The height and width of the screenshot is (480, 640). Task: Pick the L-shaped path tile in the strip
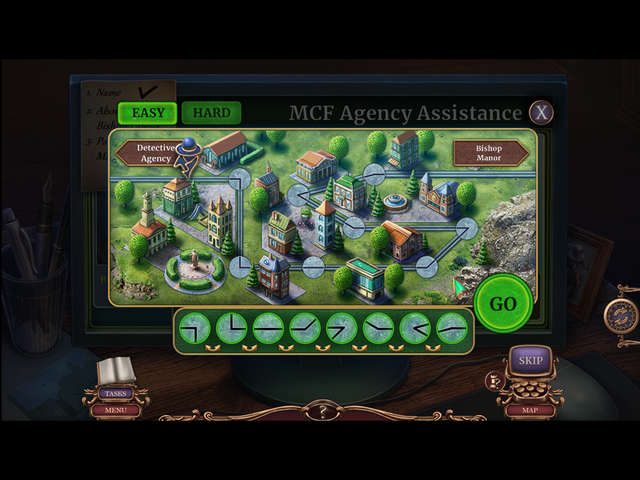(x=232, y=328)
